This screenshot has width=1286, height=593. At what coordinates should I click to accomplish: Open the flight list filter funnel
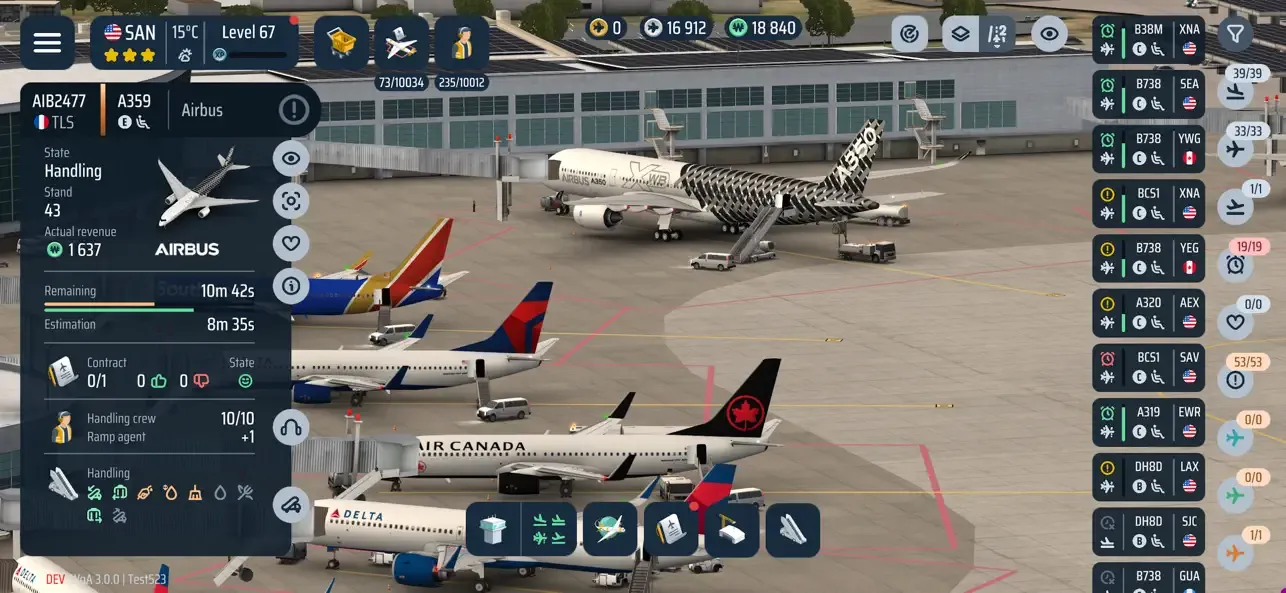coord(1236,35)
